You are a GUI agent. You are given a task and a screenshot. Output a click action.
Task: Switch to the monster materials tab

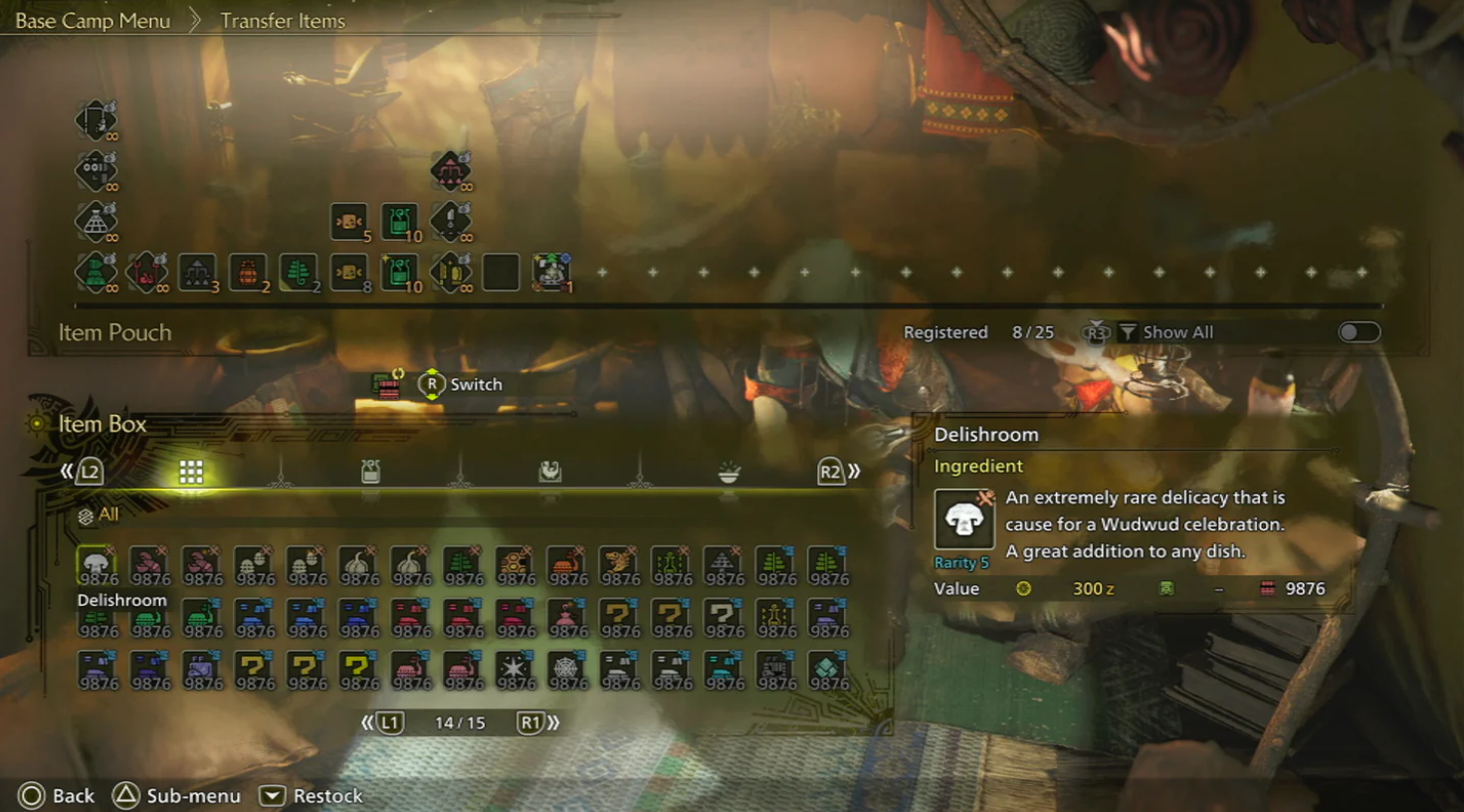[x=549, y=472]
